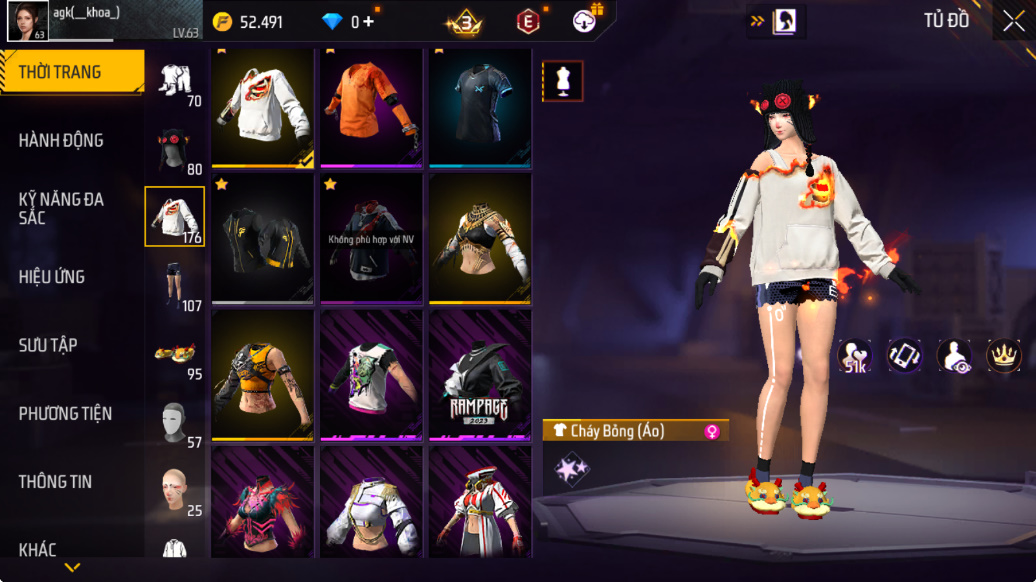Toggle the character visibility eye icon
This screenshot has width=1036, height=582.
[x=954, y=355]
